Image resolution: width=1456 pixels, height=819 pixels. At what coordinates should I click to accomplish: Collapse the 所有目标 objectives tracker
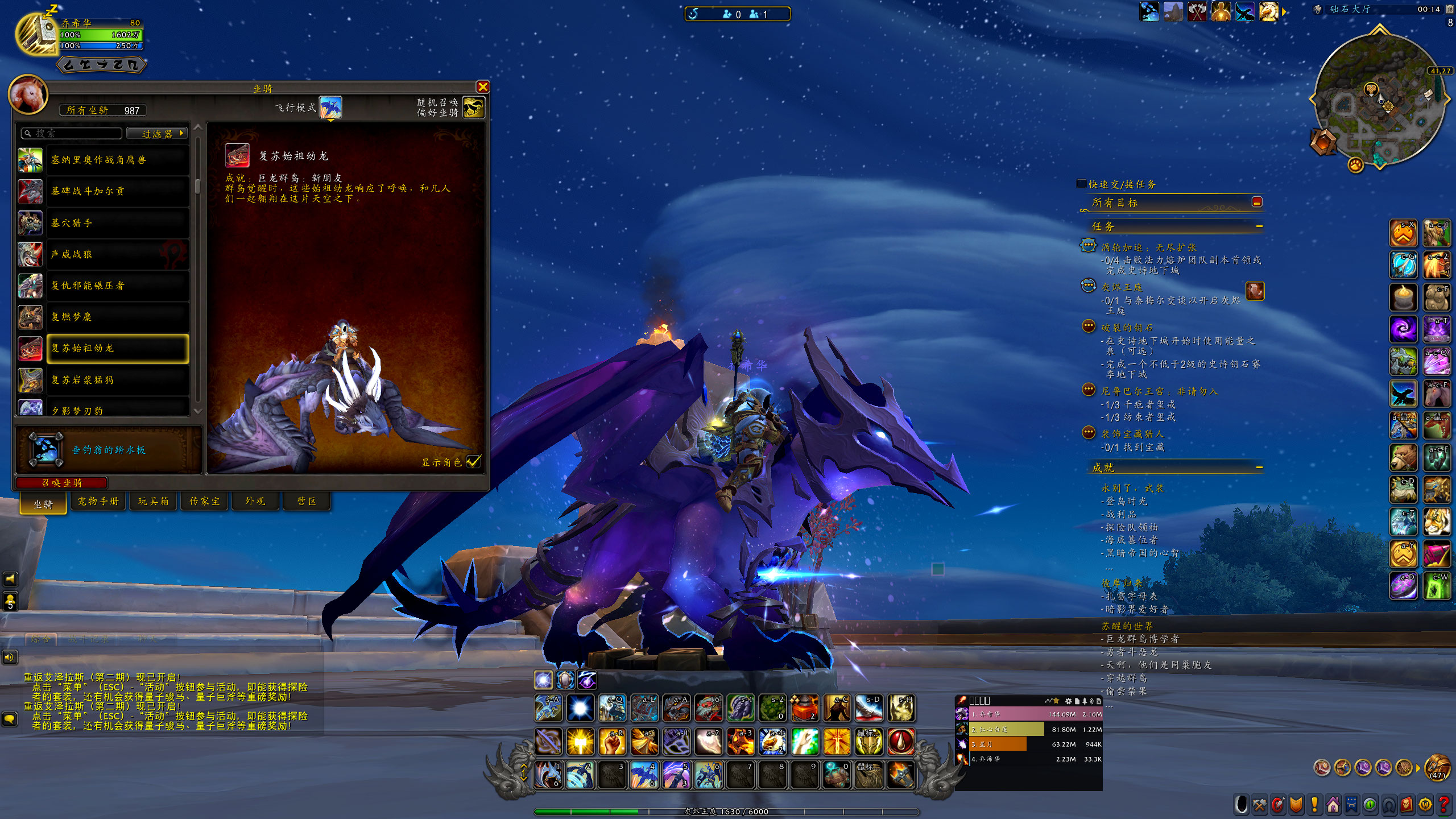click(x=1257, y=202)
